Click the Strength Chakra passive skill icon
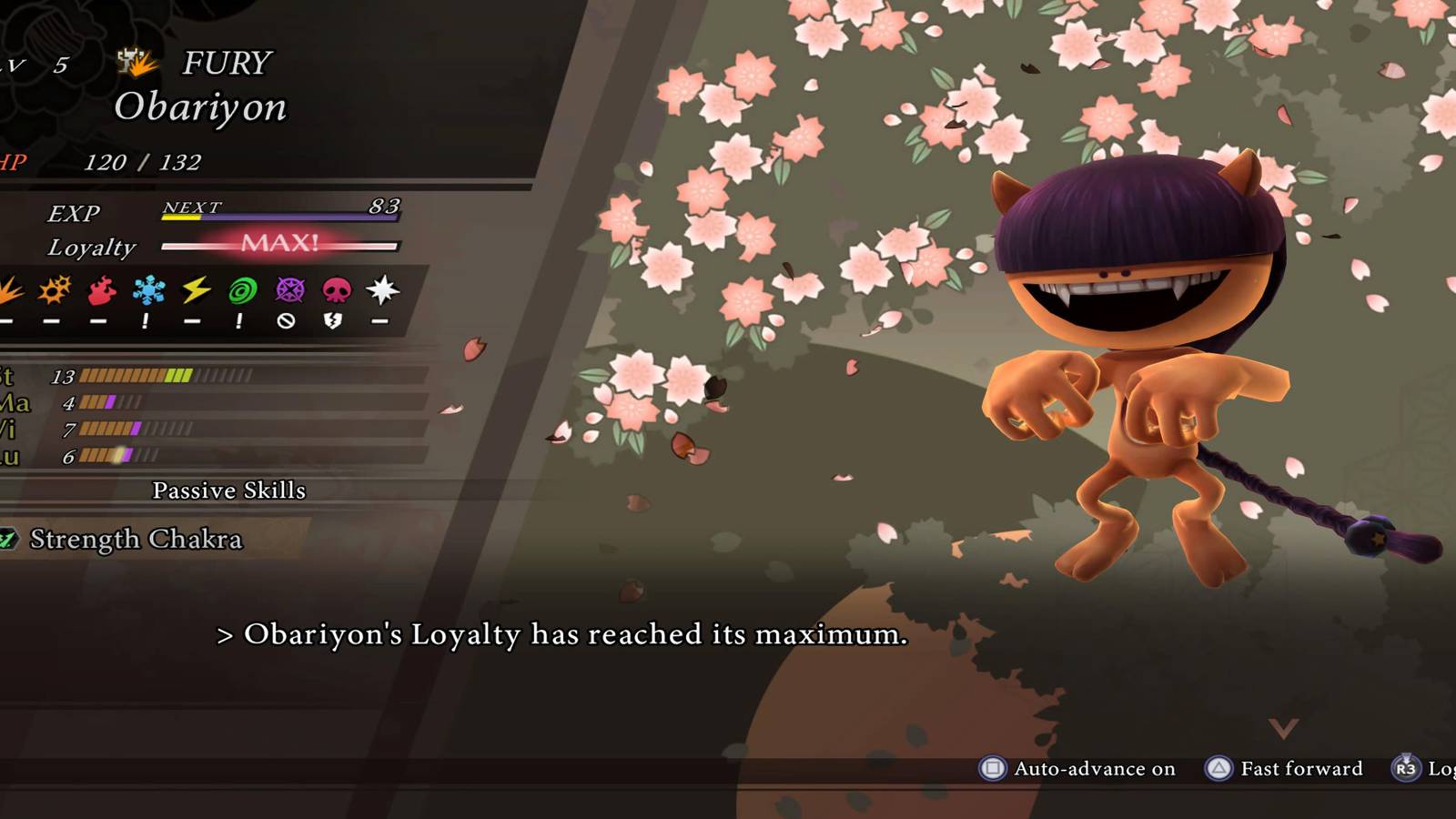Screen dimensions: 1456x819 click(9, 539)
